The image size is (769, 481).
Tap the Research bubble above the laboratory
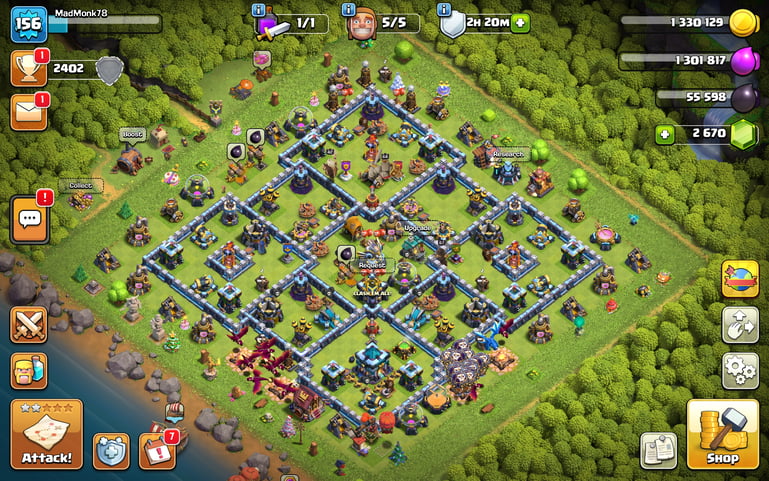[508, 154]
